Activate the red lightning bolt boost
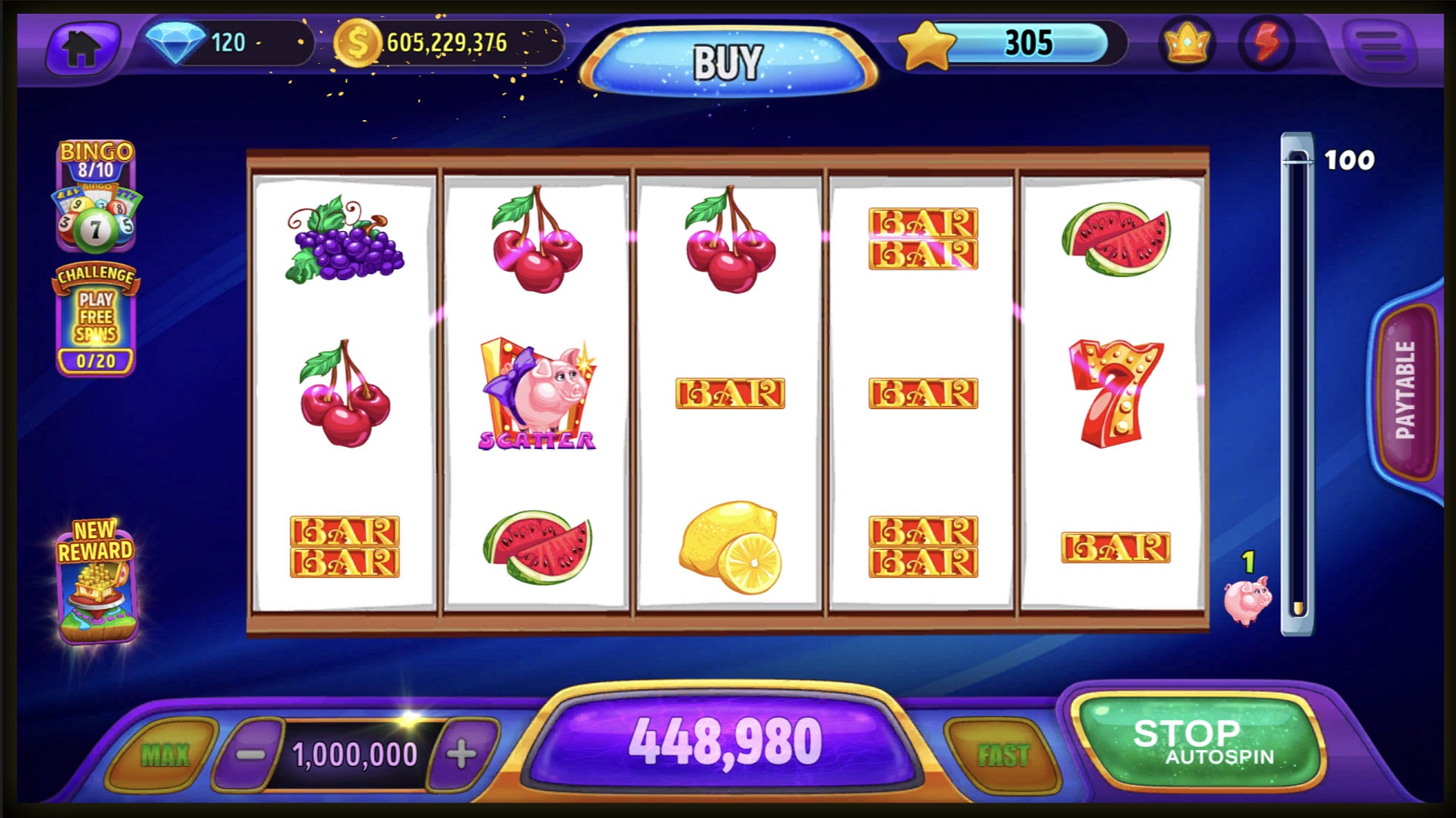This screenshot has height=818, width=1456. (x=1266, y=44)
